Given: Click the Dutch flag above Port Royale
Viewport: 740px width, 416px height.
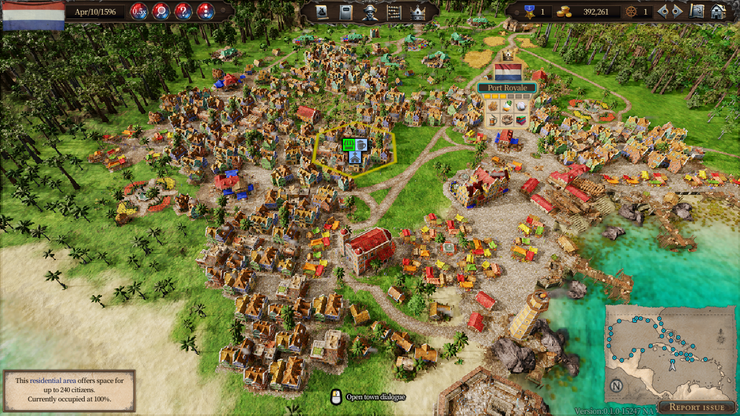Looking at the screenshot, I should pyautogui.click(x=508, y=71).
